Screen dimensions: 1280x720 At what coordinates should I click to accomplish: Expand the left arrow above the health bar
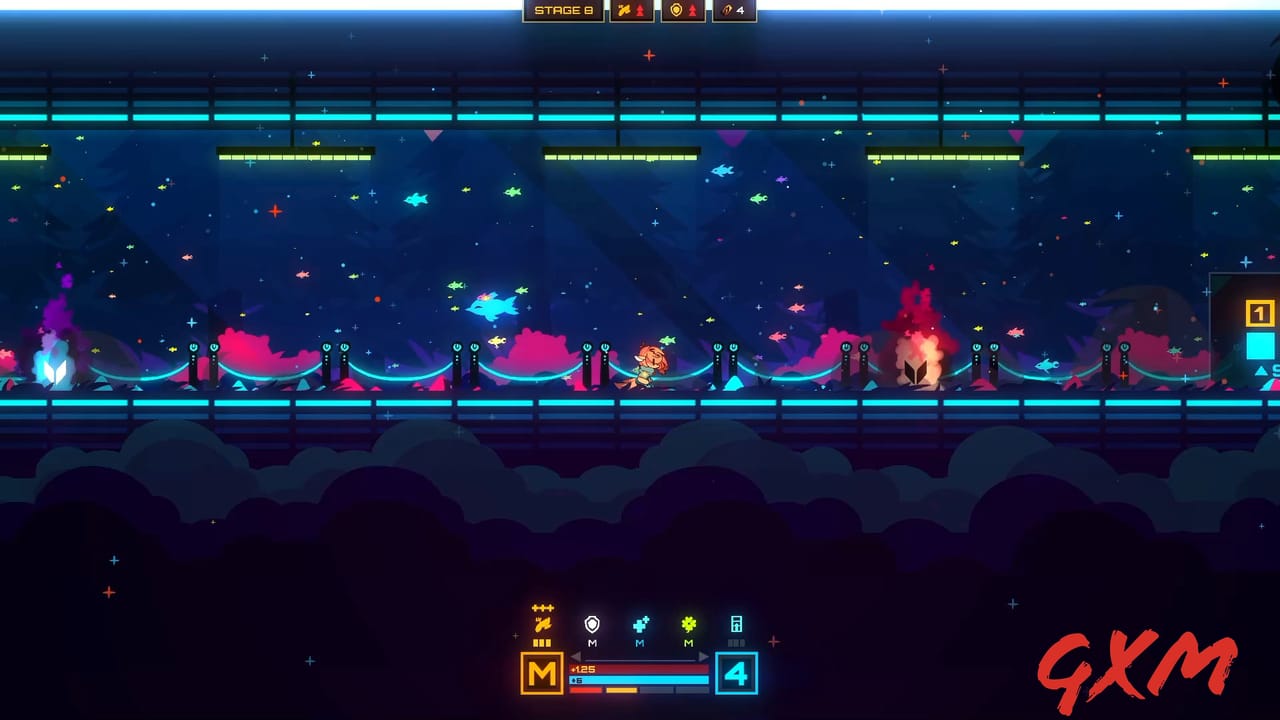[x=575, y=657]
